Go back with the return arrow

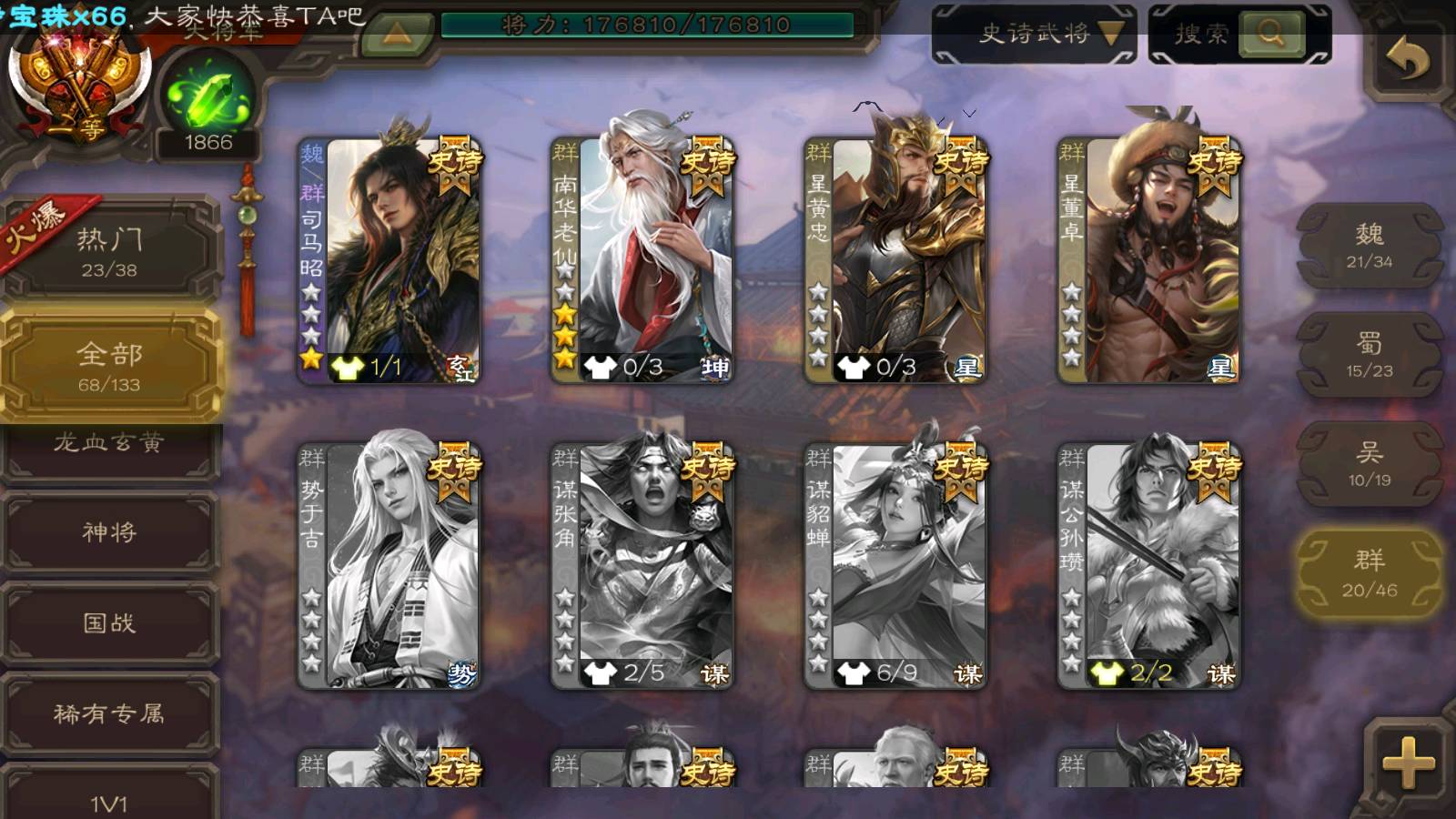click(x=1407, y=60)
